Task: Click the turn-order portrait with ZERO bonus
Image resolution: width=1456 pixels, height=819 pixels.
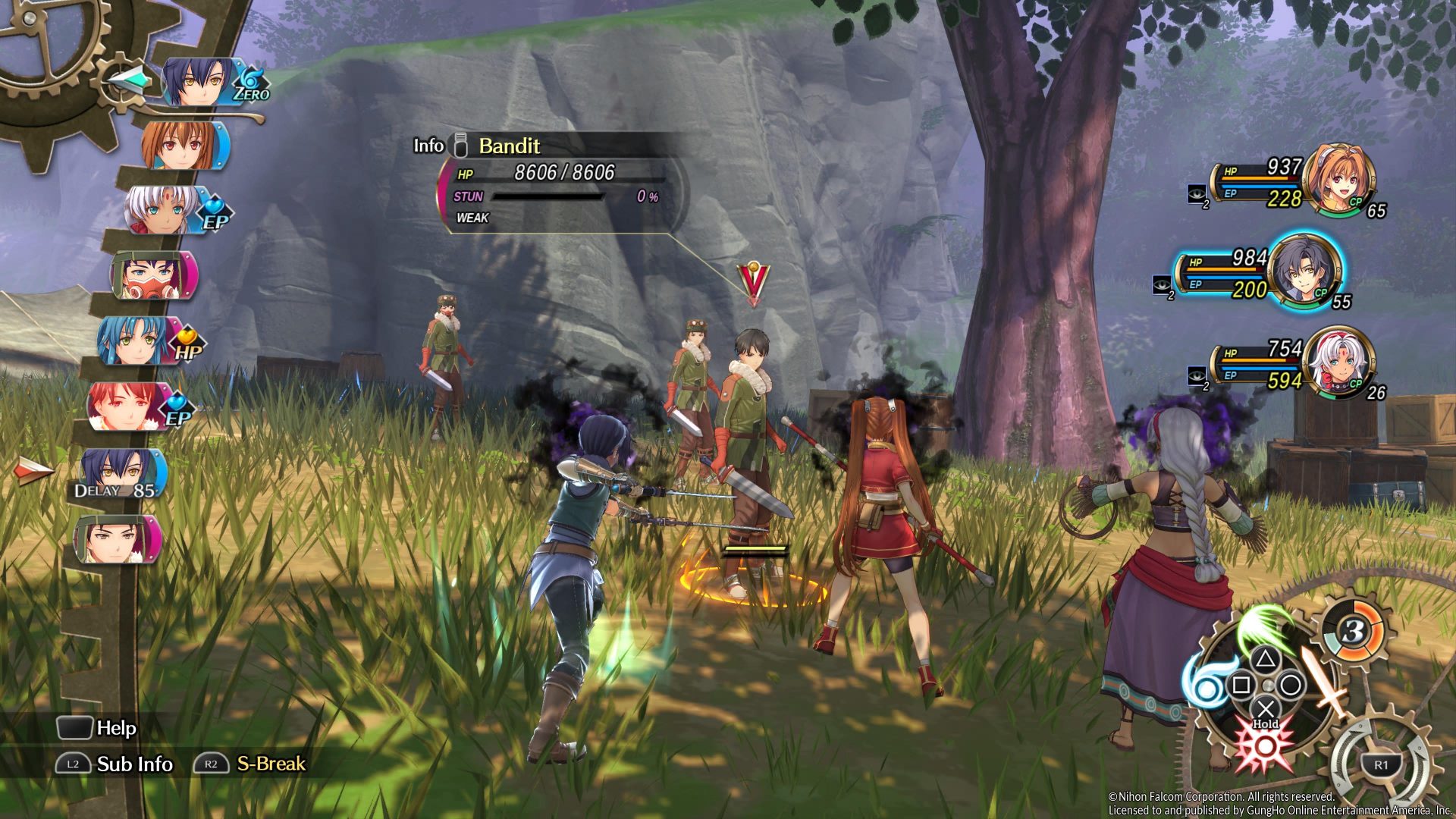Action: point(199,82)
